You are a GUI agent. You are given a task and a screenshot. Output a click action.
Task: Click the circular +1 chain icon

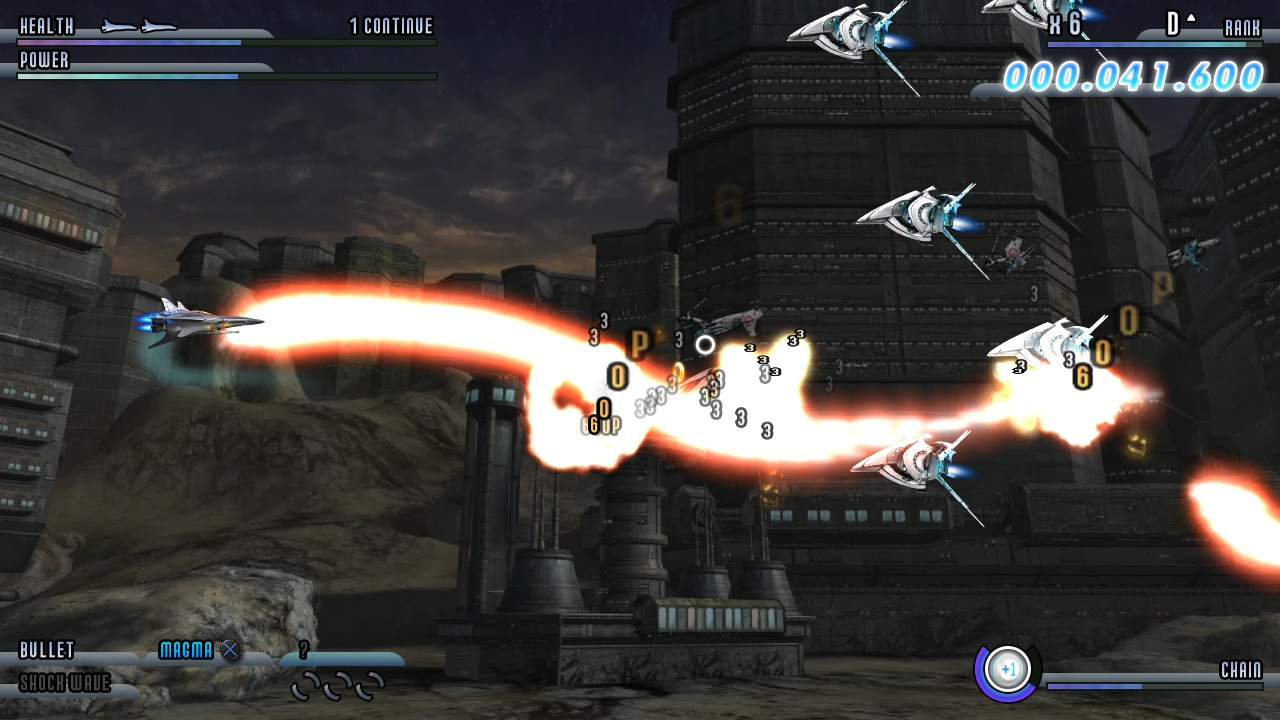tap(1007, 669)
